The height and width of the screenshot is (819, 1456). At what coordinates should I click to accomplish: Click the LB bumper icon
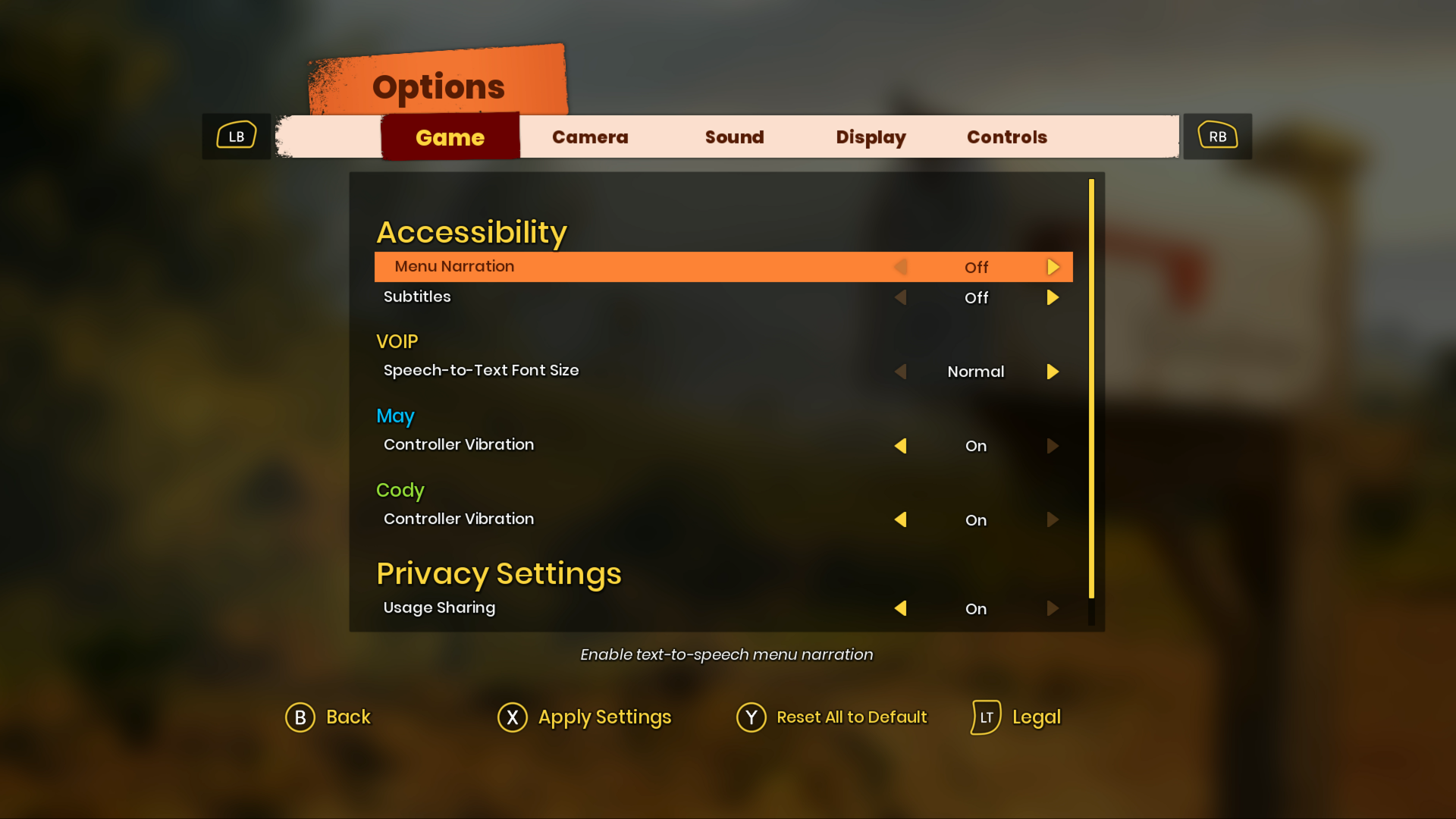coord(236,136)
